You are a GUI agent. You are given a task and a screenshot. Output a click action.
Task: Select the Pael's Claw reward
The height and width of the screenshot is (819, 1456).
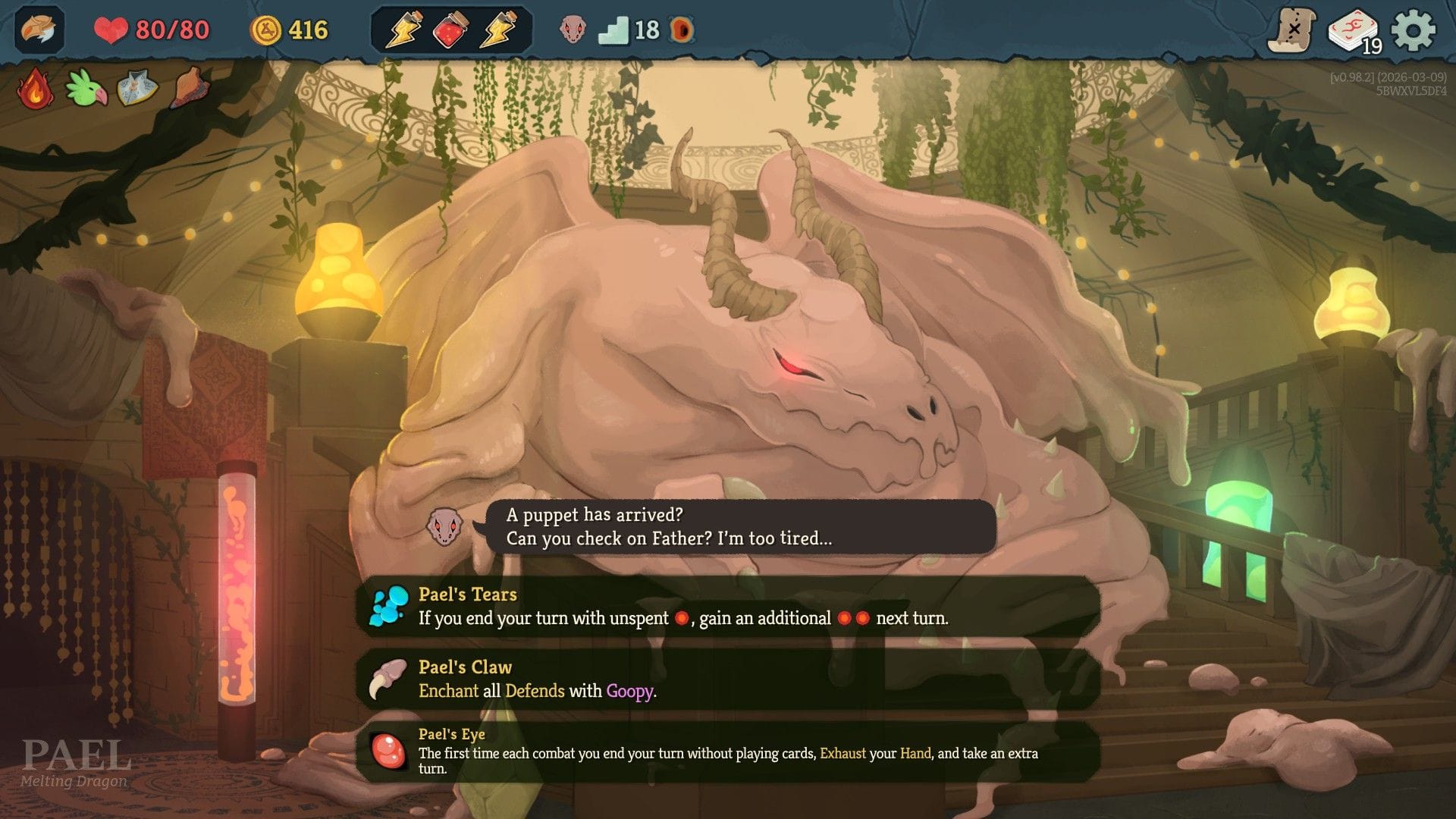(728, 679)
